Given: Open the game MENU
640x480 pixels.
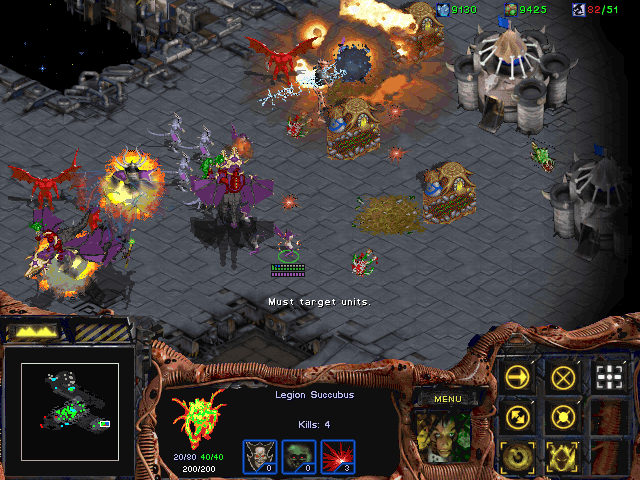Looking at the screenshot, I should point(449,399).
